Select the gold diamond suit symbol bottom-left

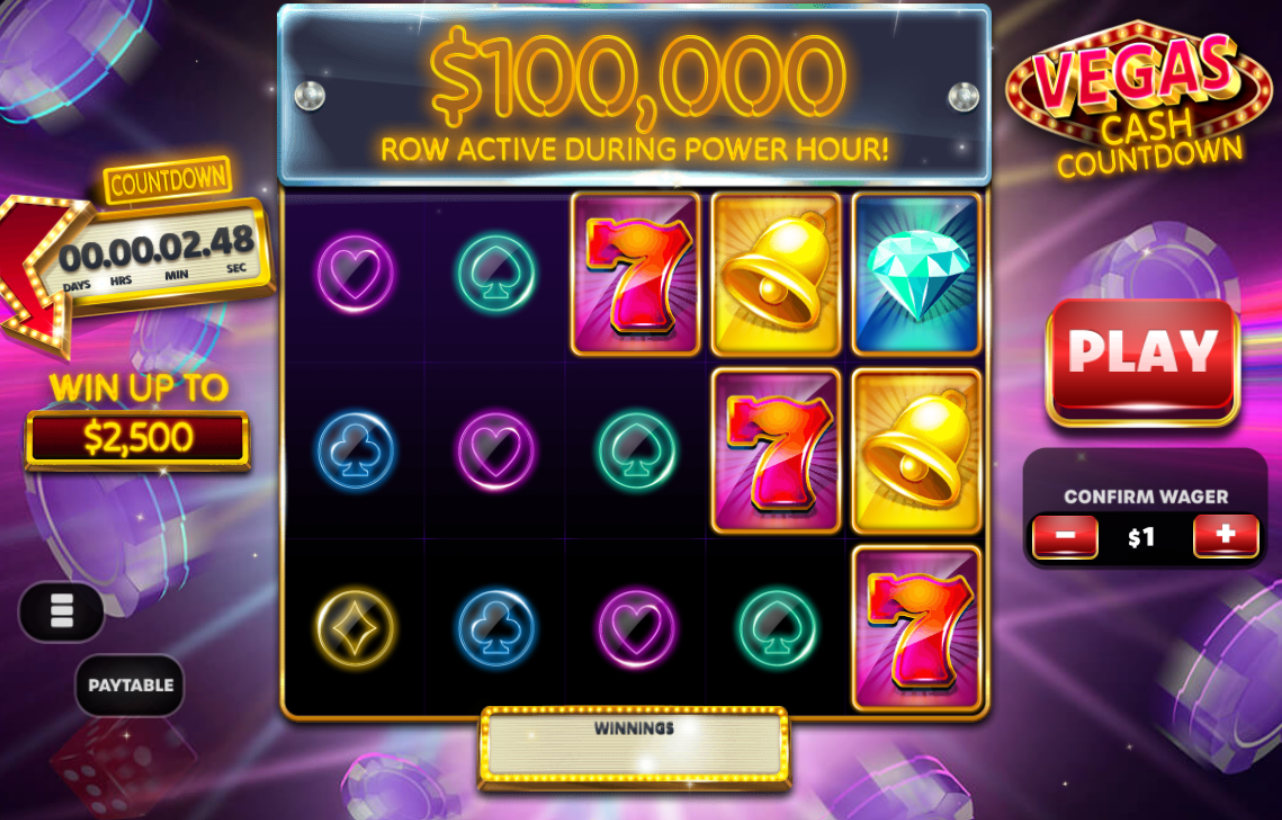click(x=355, y=630)
